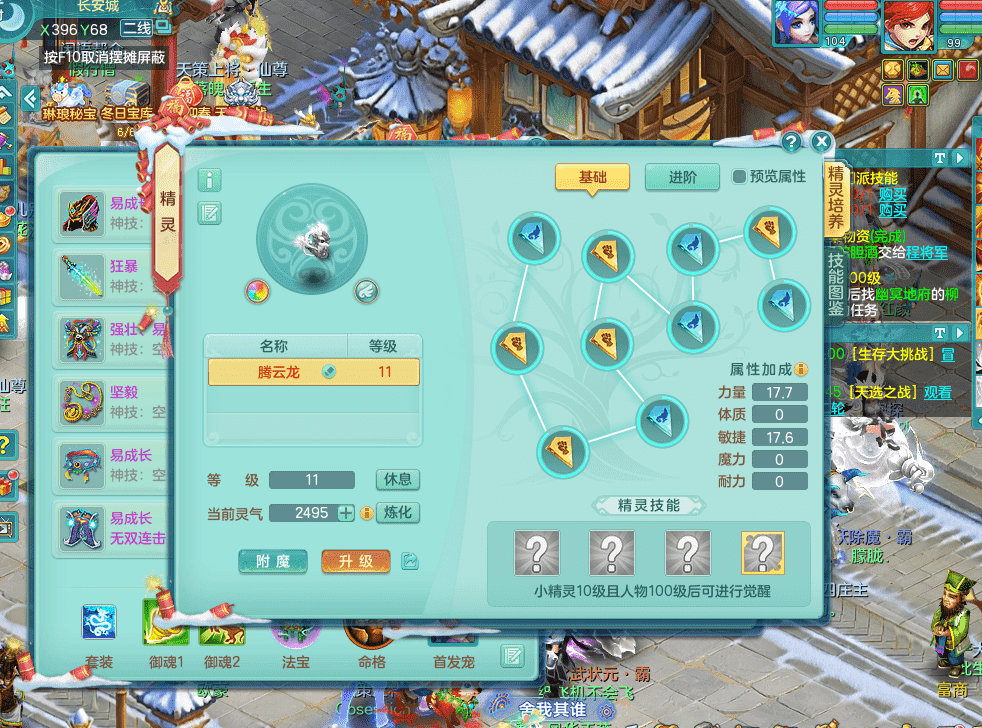
Task: Click the 休息 button
Action: point(398,479)
